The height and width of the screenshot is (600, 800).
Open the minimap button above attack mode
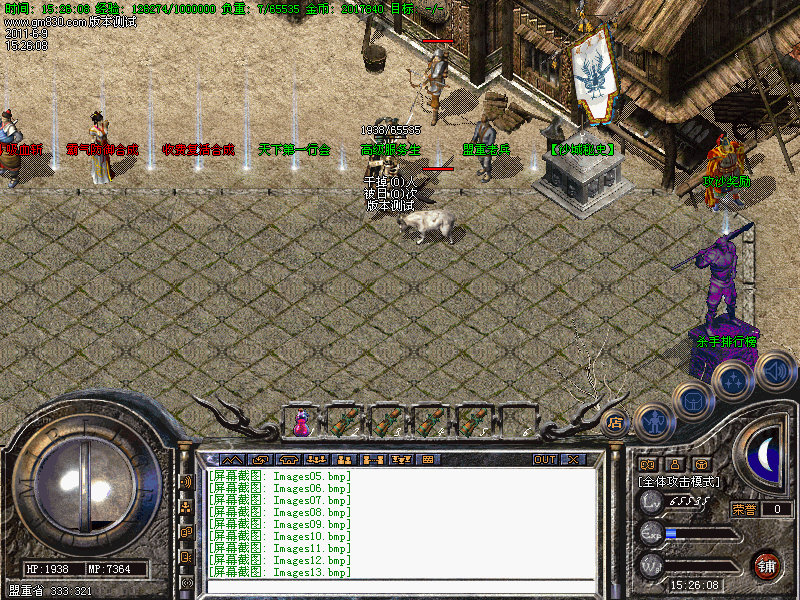click(x=648, y=464)
